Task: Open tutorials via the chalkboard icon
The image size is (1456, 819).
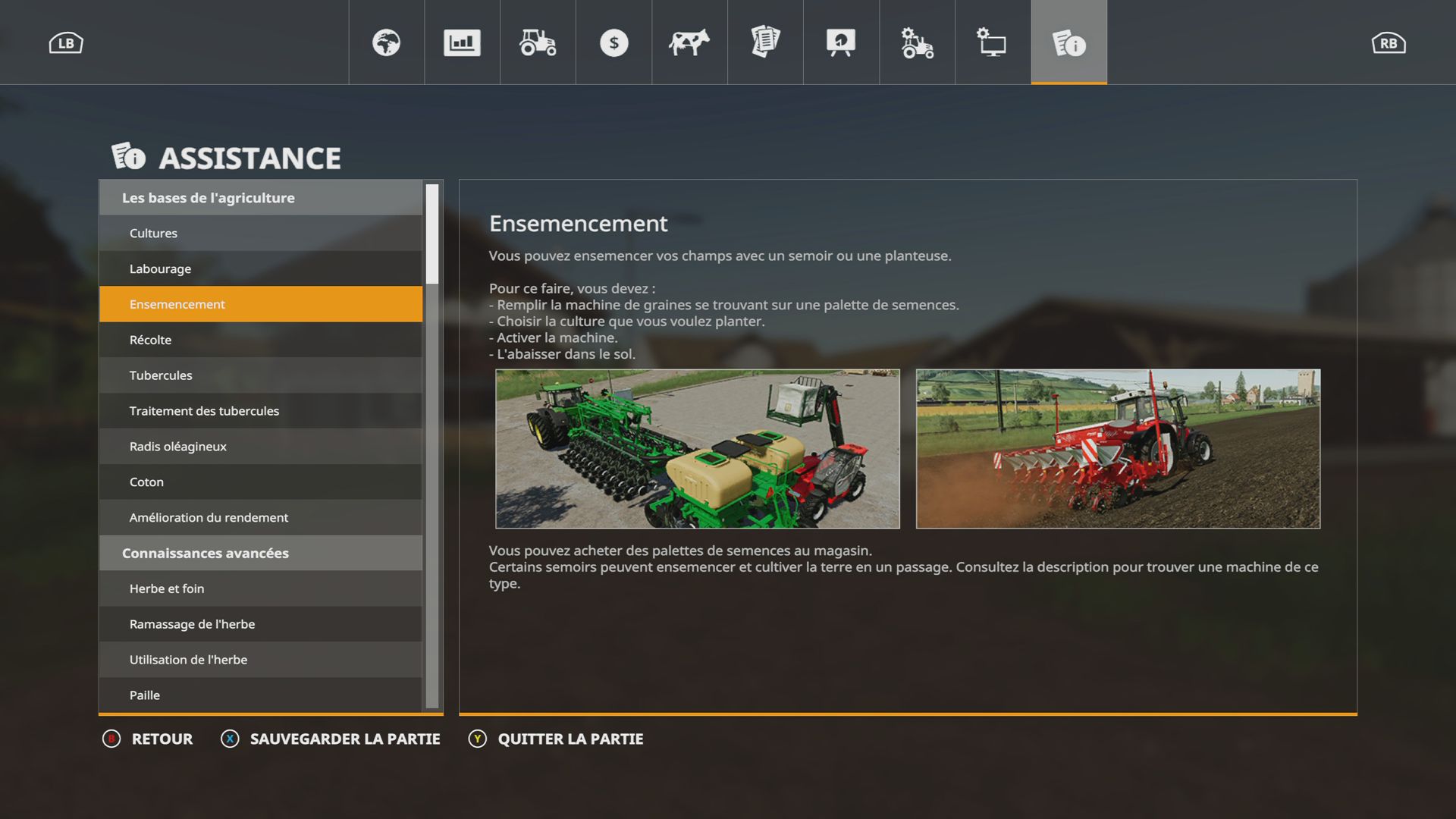Action: (x=841, y=42)
